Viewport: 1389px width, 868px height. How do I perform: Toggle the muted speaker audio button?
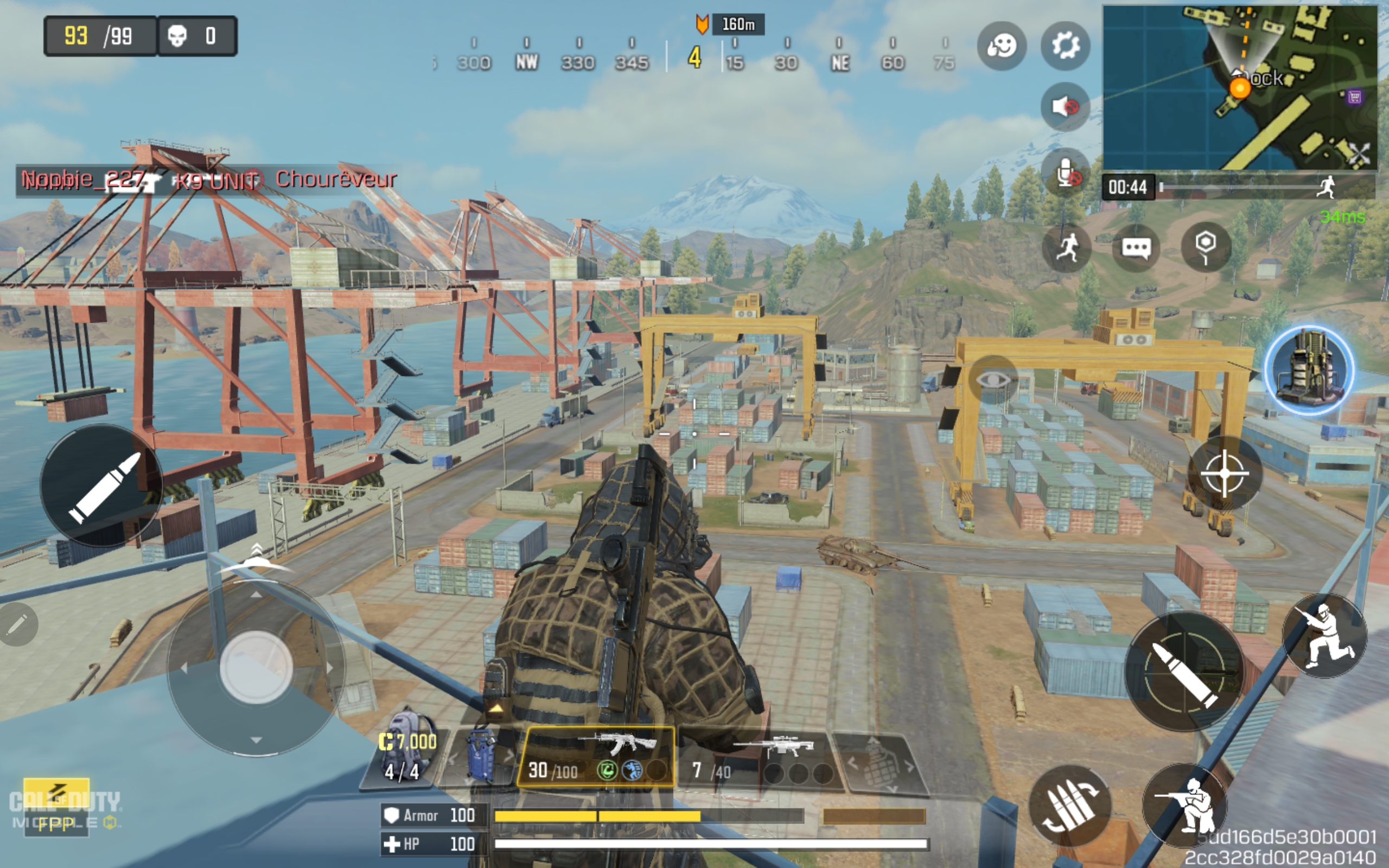[x=1065, y=107]
